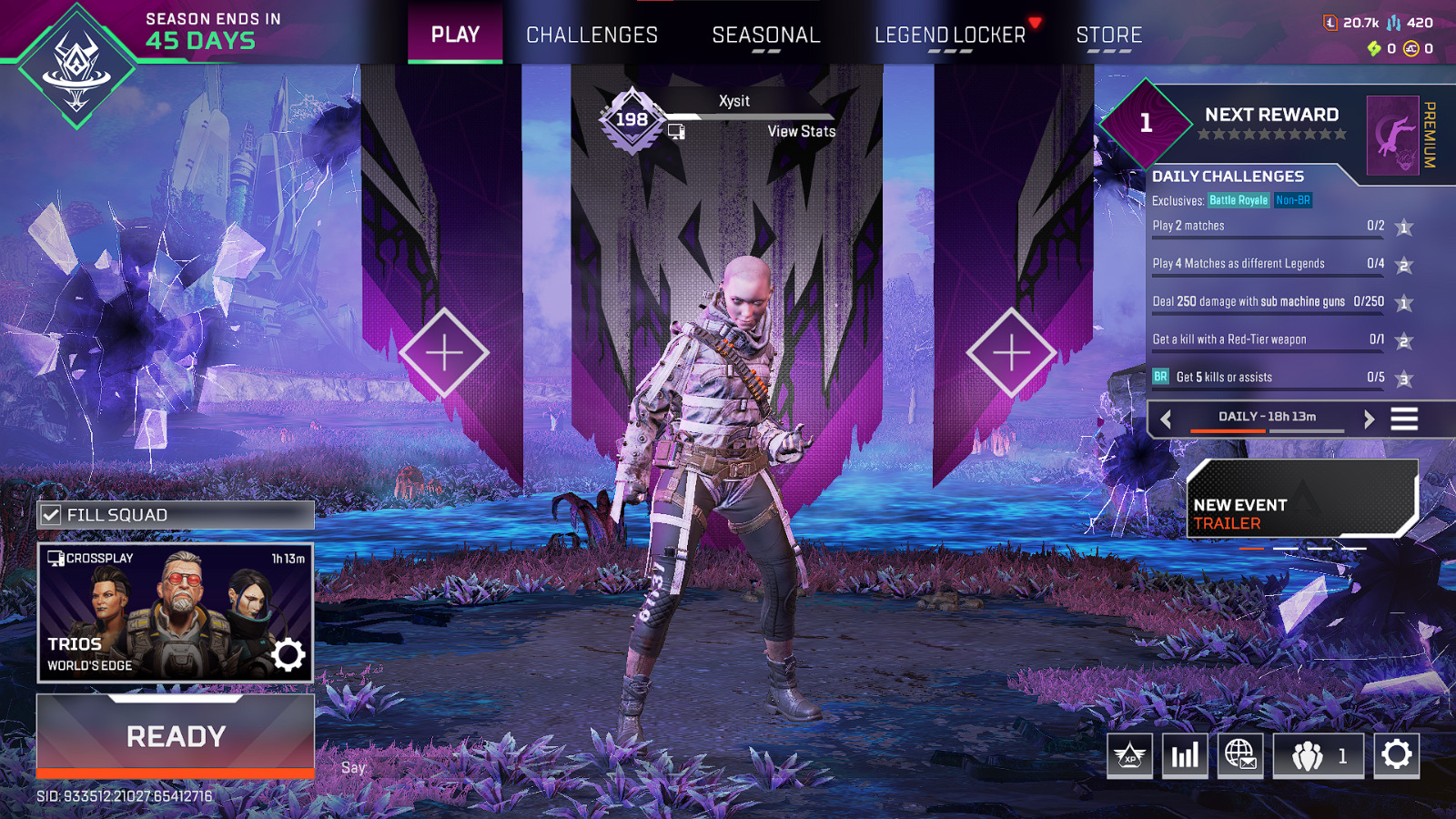Image resolution: width=1456 pixels, height=819 pixels.
Task: Open the challenges hamburger menu
Action: click(x=1404, y=419)
